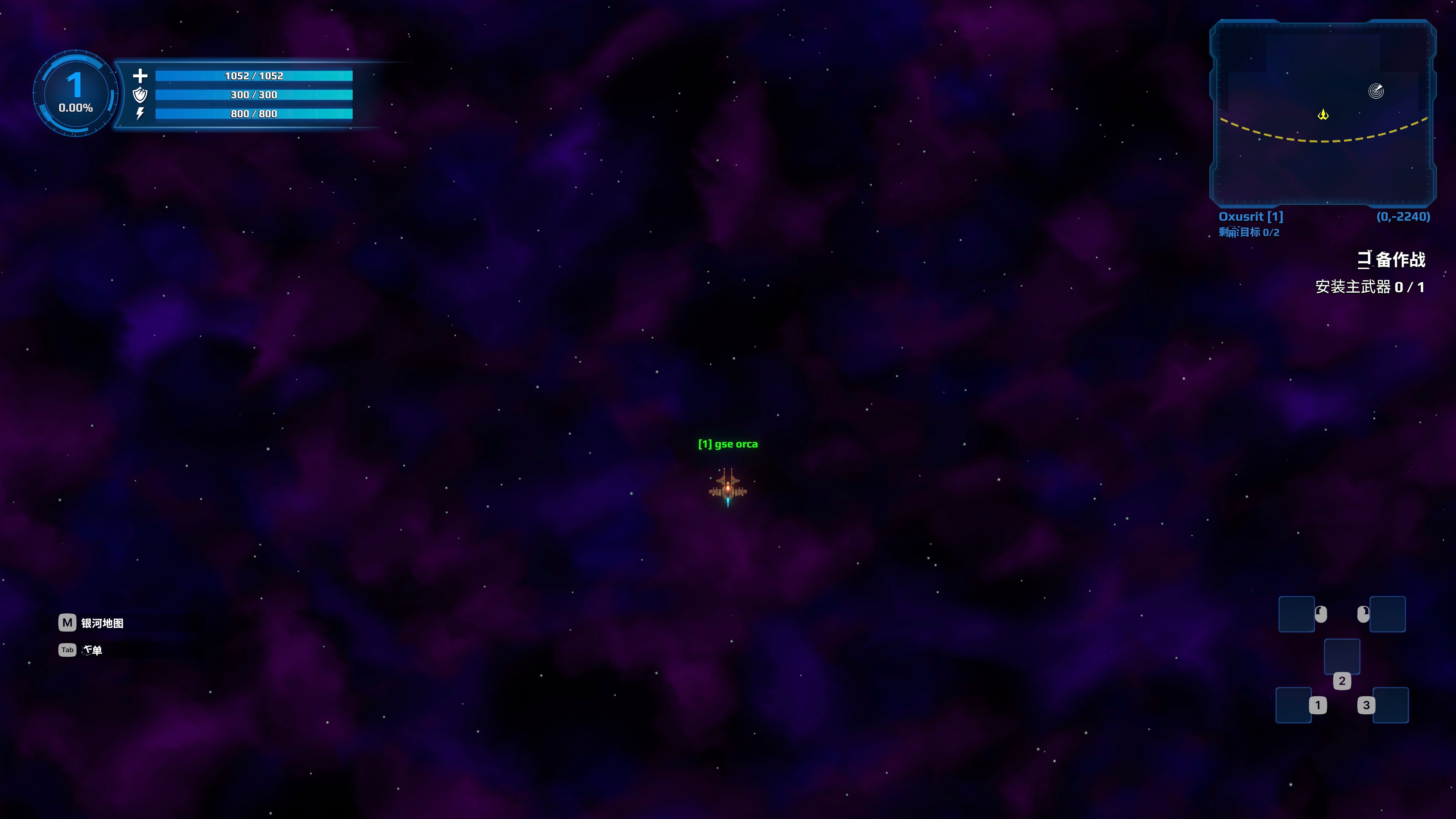This screenshot has width=1456, height=819.
Task: Select the [1] gse orca ship label
Action: click(x=729, y=444)
